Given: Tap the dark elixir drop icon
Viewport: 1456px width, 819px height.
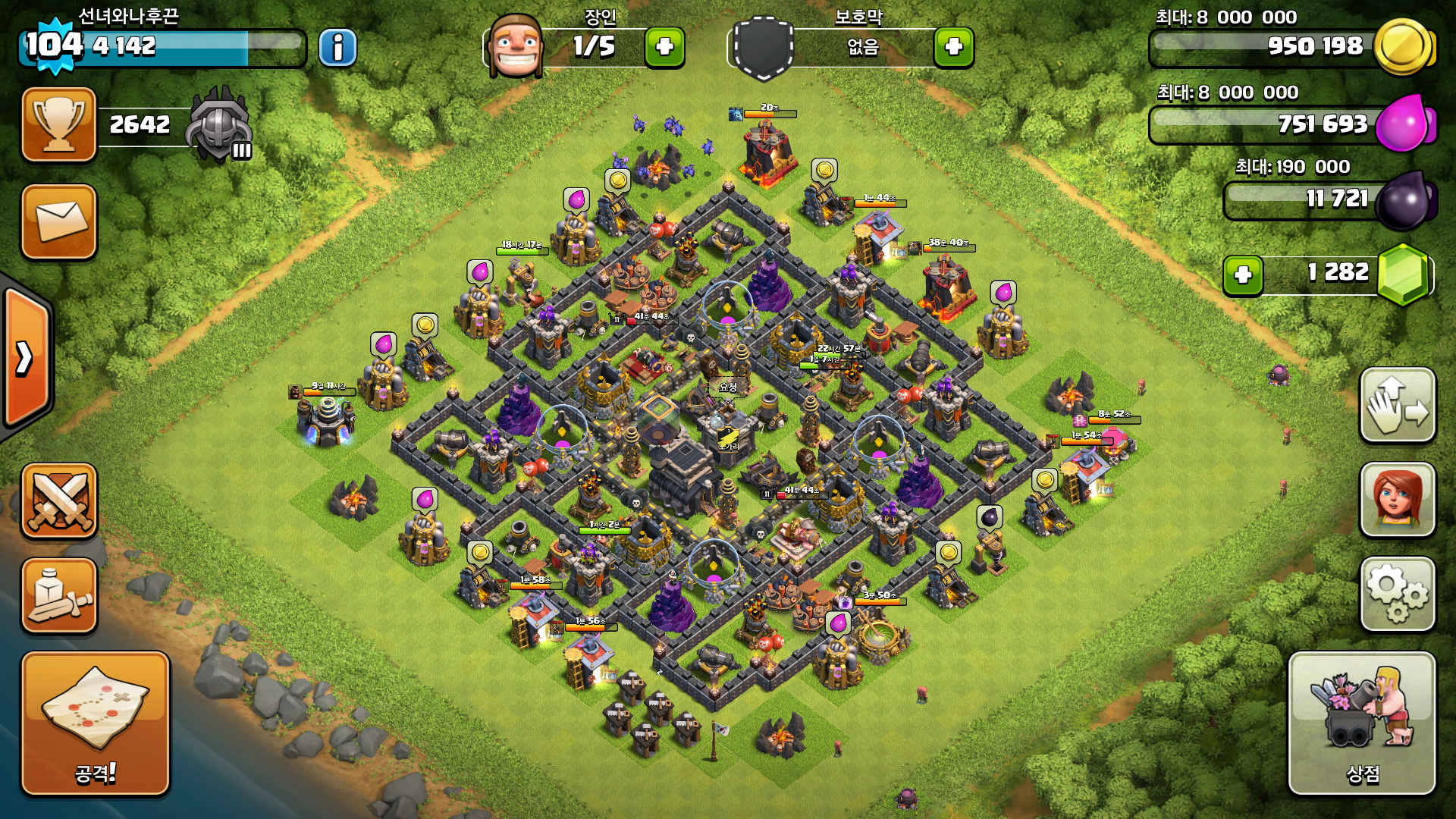Looking at the screenshot, I should [1405, 200].
